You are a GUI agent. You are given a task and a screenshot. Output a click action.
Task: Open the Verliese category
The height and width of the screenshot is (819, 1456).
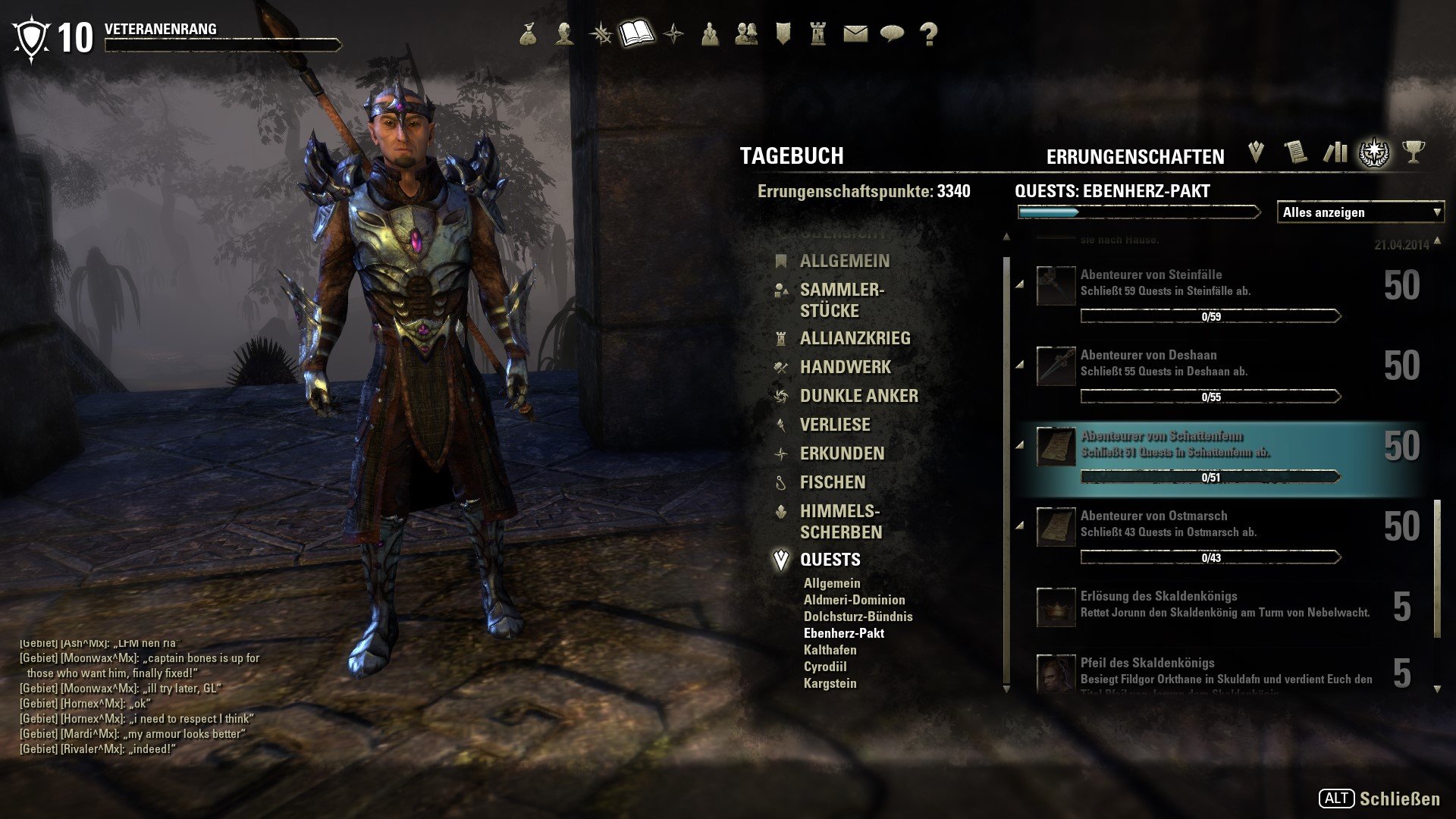pos(835,425)
